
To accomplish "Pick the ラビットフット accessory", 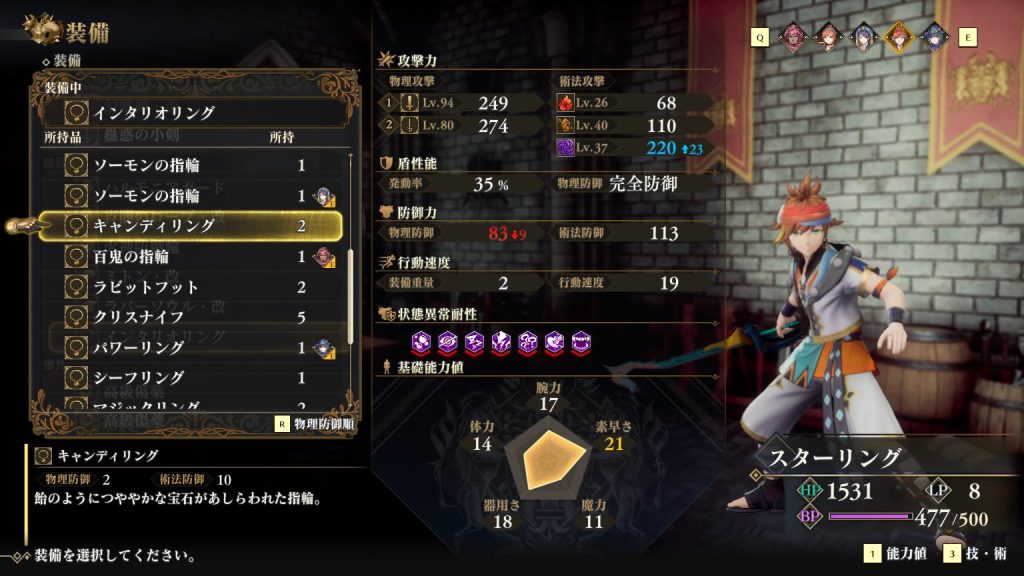I will pyautogui.click(x=190, y=287).
